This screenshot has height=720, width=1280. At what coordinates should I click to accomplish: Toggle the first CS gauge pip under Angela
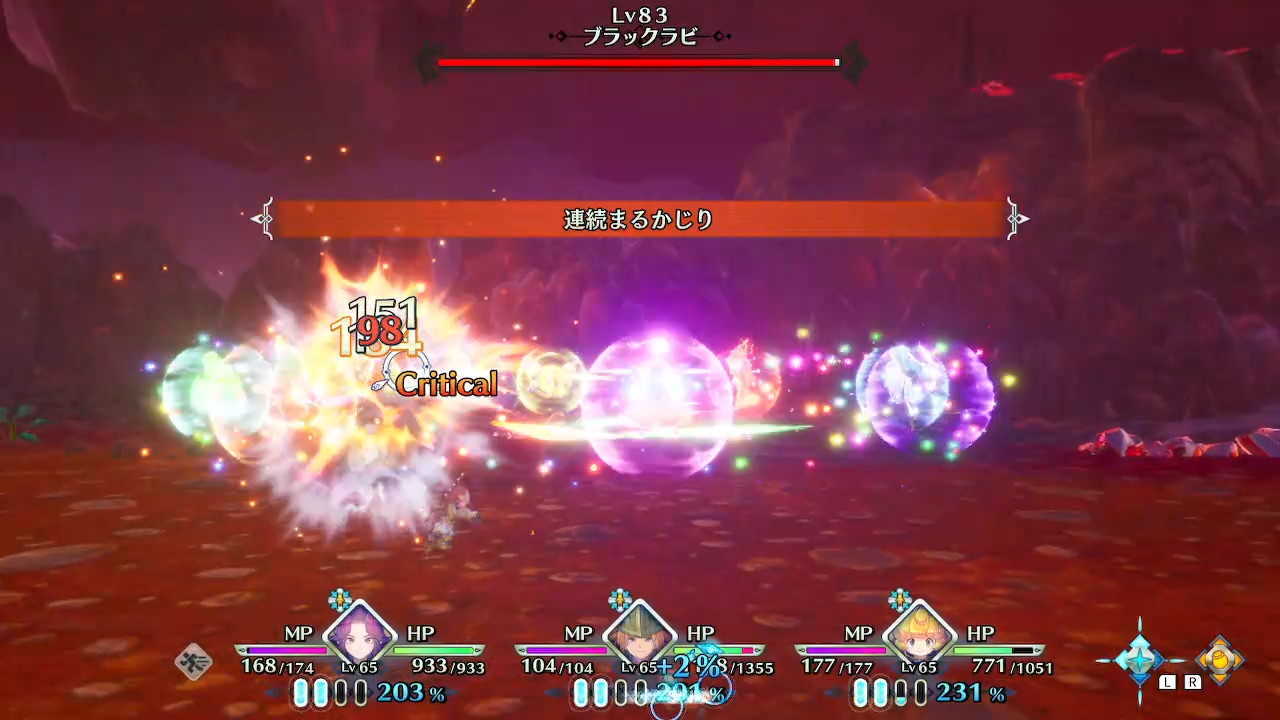[x=300, y=694]
